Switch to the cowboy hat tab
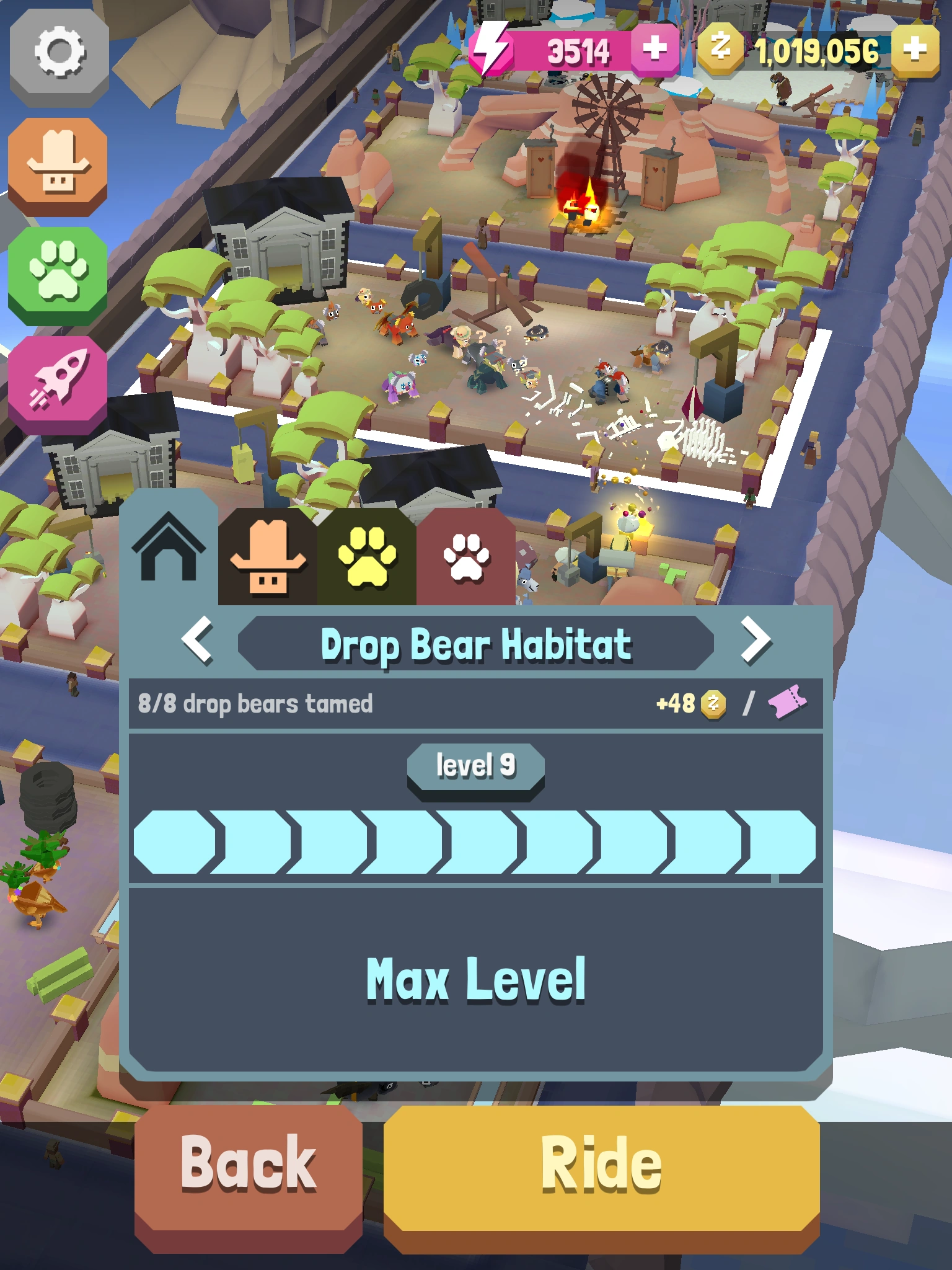Viewport: 952px width, 1270px height. pyautogui.click(x=268, y=555)
